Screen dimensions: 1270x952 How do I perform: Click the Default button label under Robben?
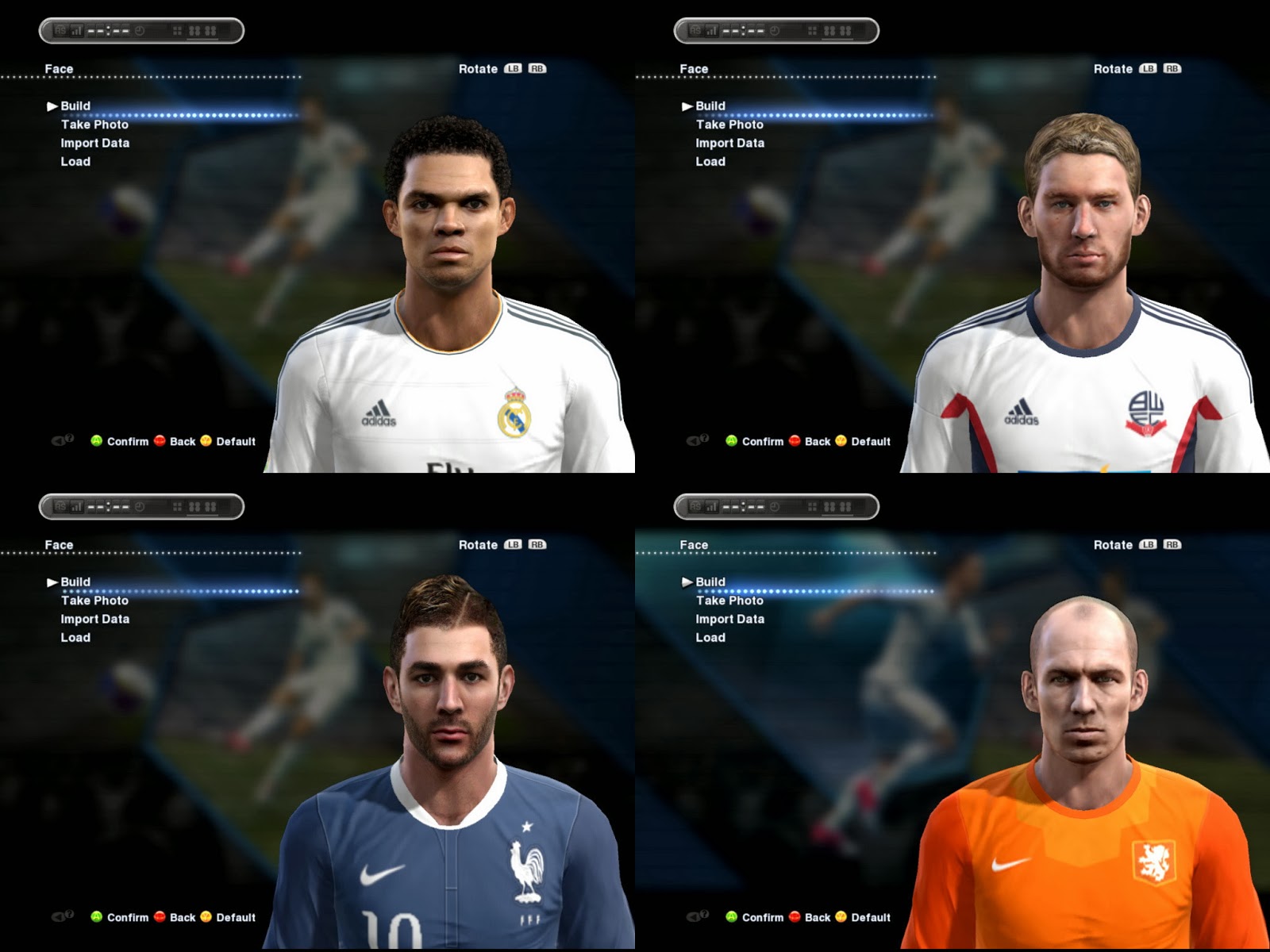[870, 916]
